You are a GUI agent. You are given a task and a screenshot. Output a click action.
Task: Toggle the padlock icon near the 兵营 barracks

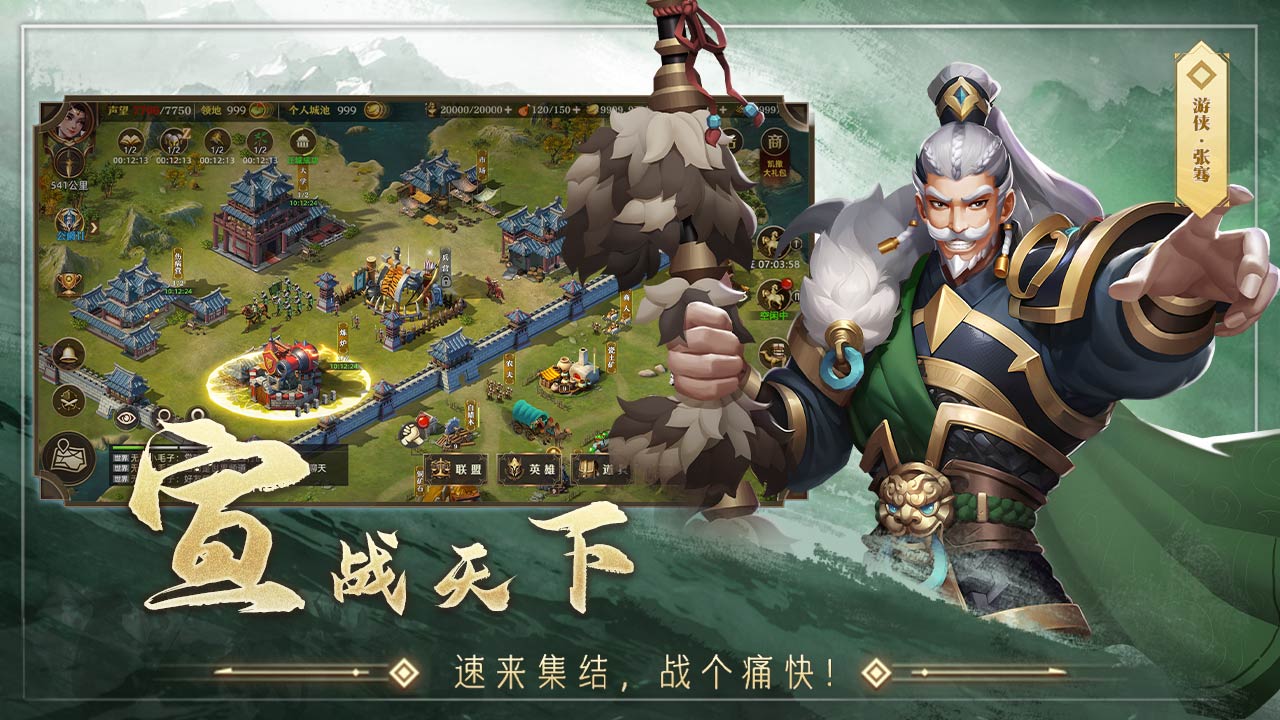coord(446,282)
